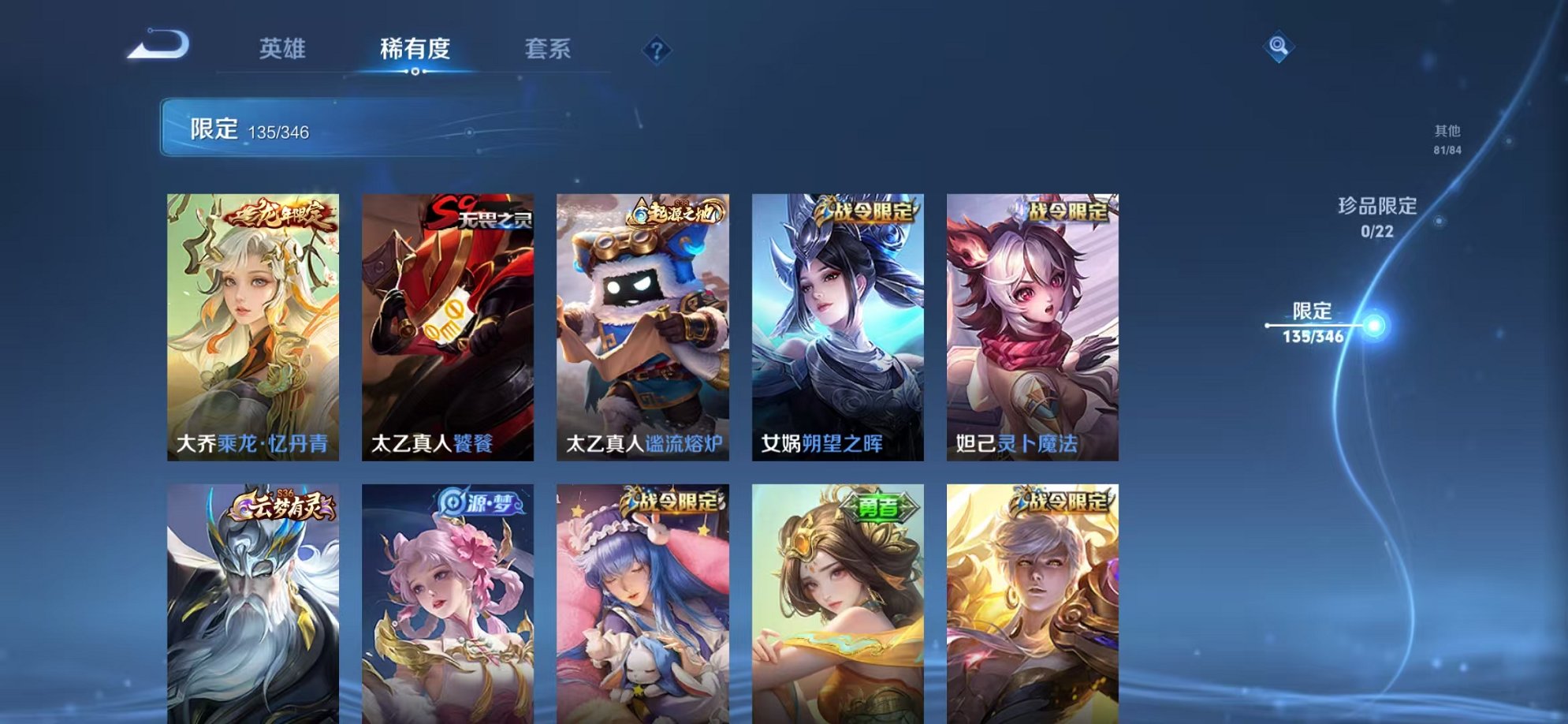
Task: Select the 稀有度 tab
Action: [415, 49]
